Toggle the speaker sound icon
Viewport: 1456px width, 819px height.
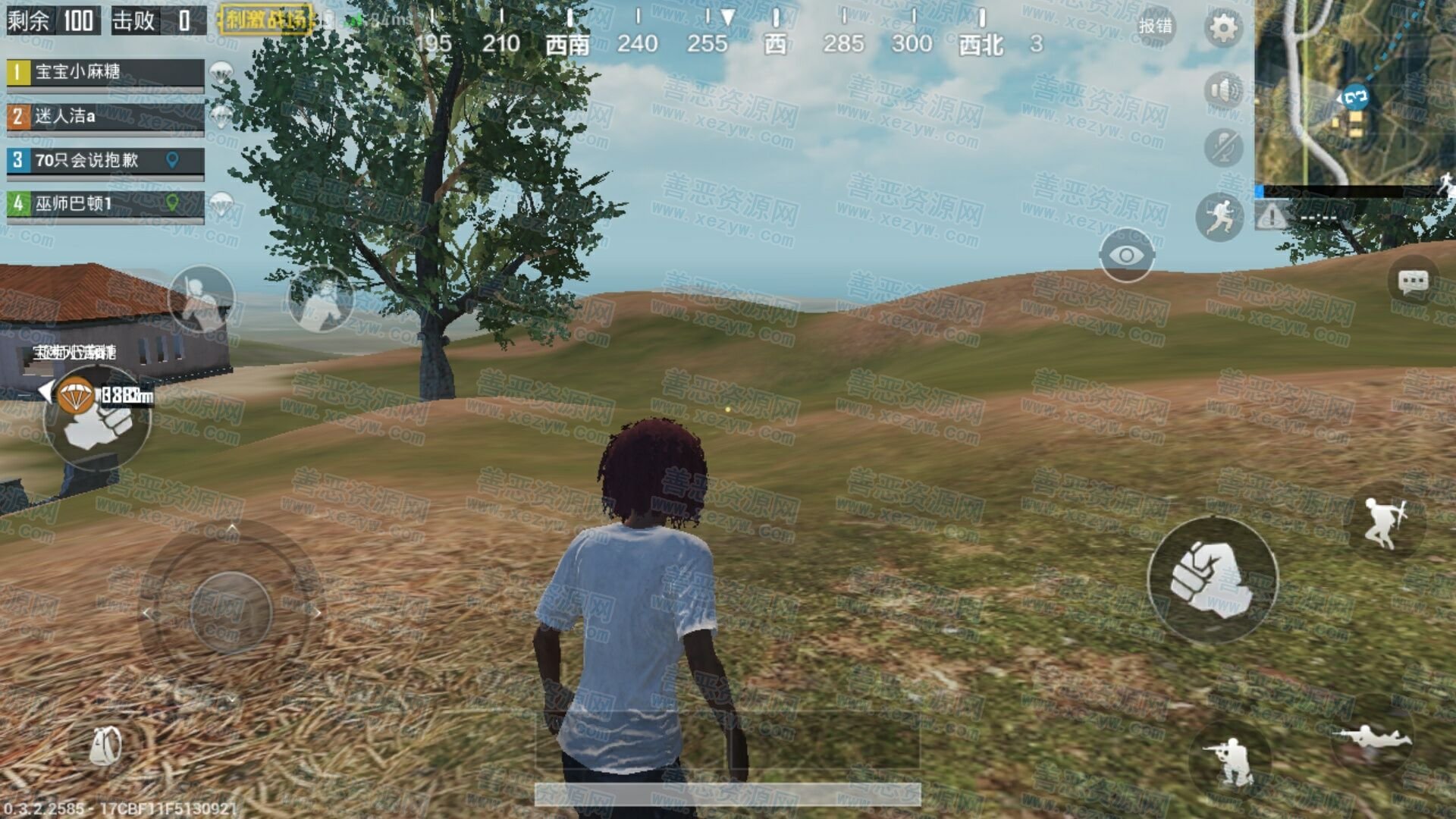coord(1222,90)
